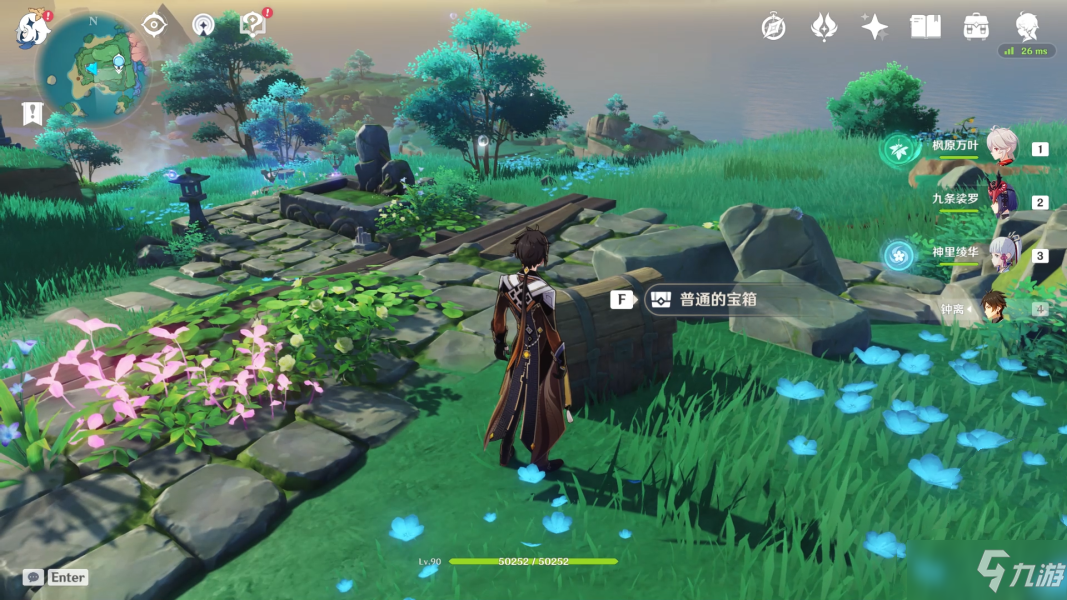This screenshot has width=1067, height=600.
Task: Switch to party member 神里绫华
Action: (x=1001, y=254)
